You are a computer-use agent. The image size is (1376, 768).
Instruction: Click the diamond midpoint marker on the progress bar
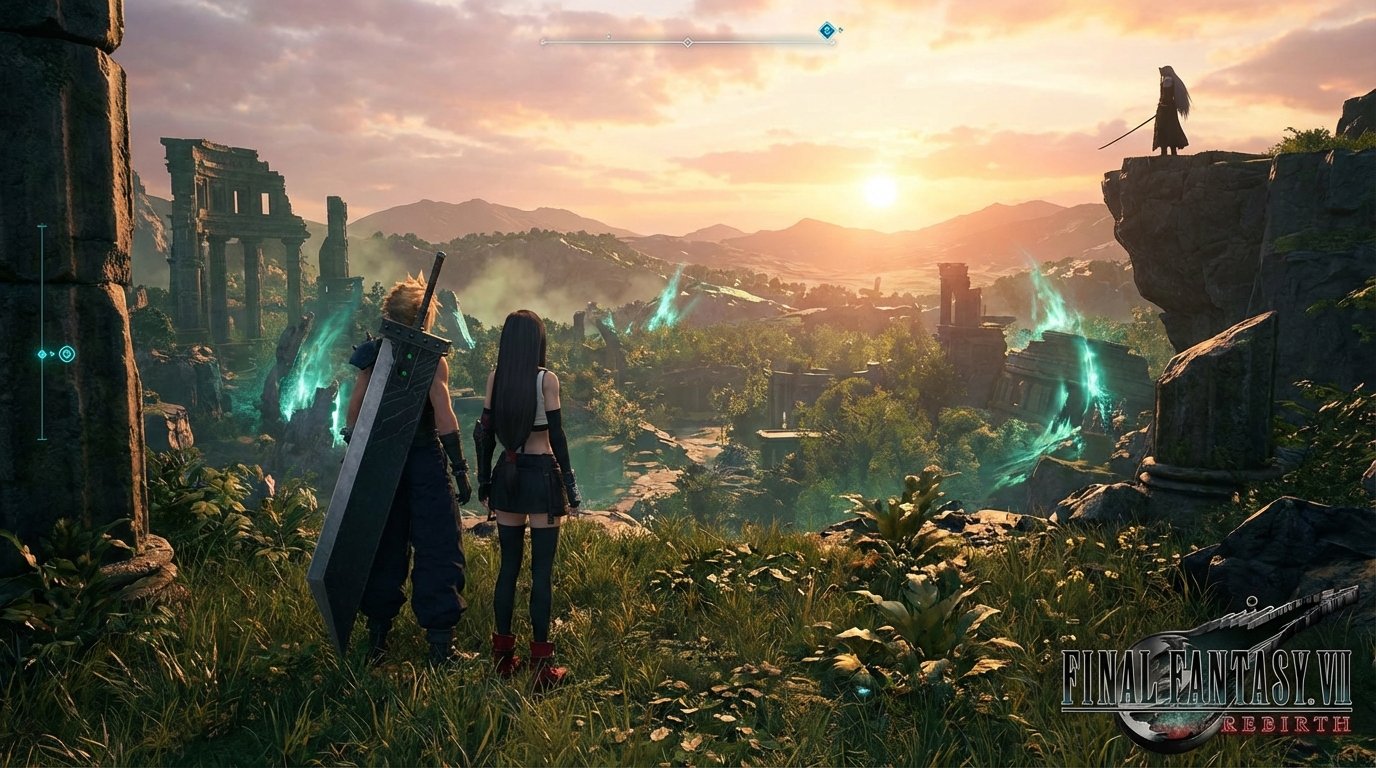[x=689, y=42]
